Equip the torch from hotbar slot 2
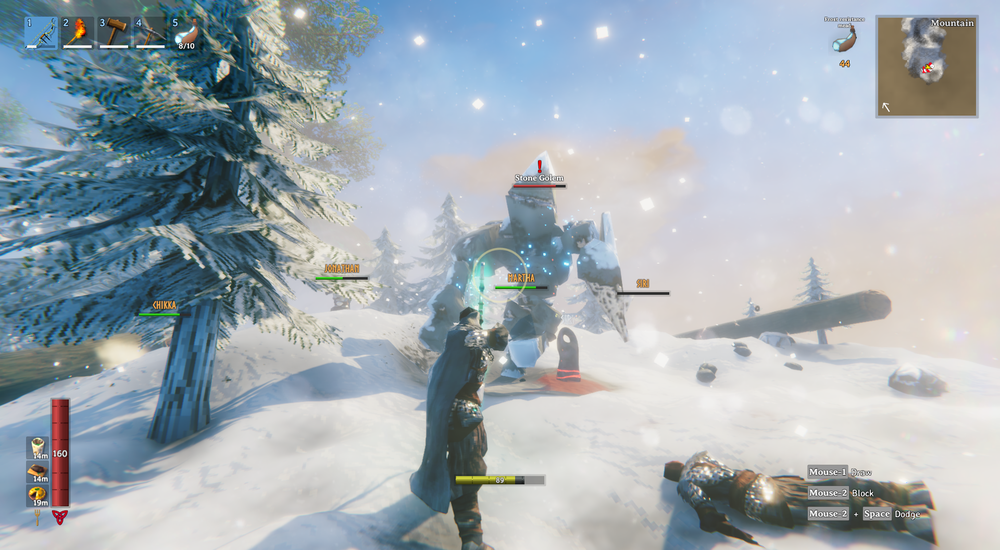Viewport: 1000px width, 550px height. [x=77, y=31]
